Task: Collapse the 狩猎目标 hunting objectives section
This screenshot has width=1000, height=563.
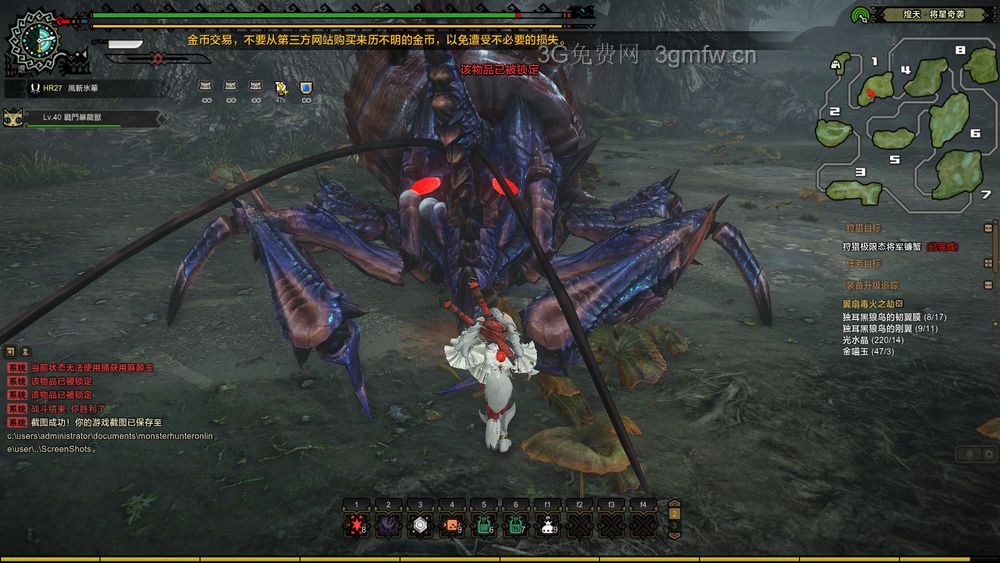Action: pyautogui.click(x=988, y=227)
